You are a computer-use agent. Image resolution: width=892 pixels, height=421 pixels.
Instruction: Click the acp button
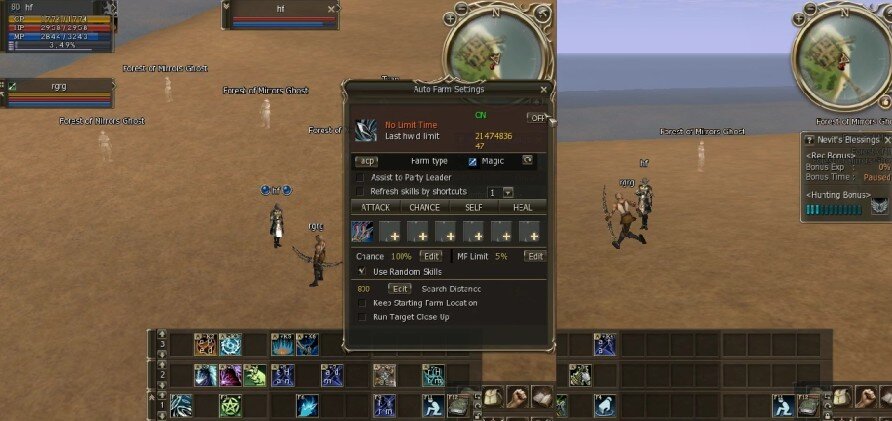click(367, 160)
